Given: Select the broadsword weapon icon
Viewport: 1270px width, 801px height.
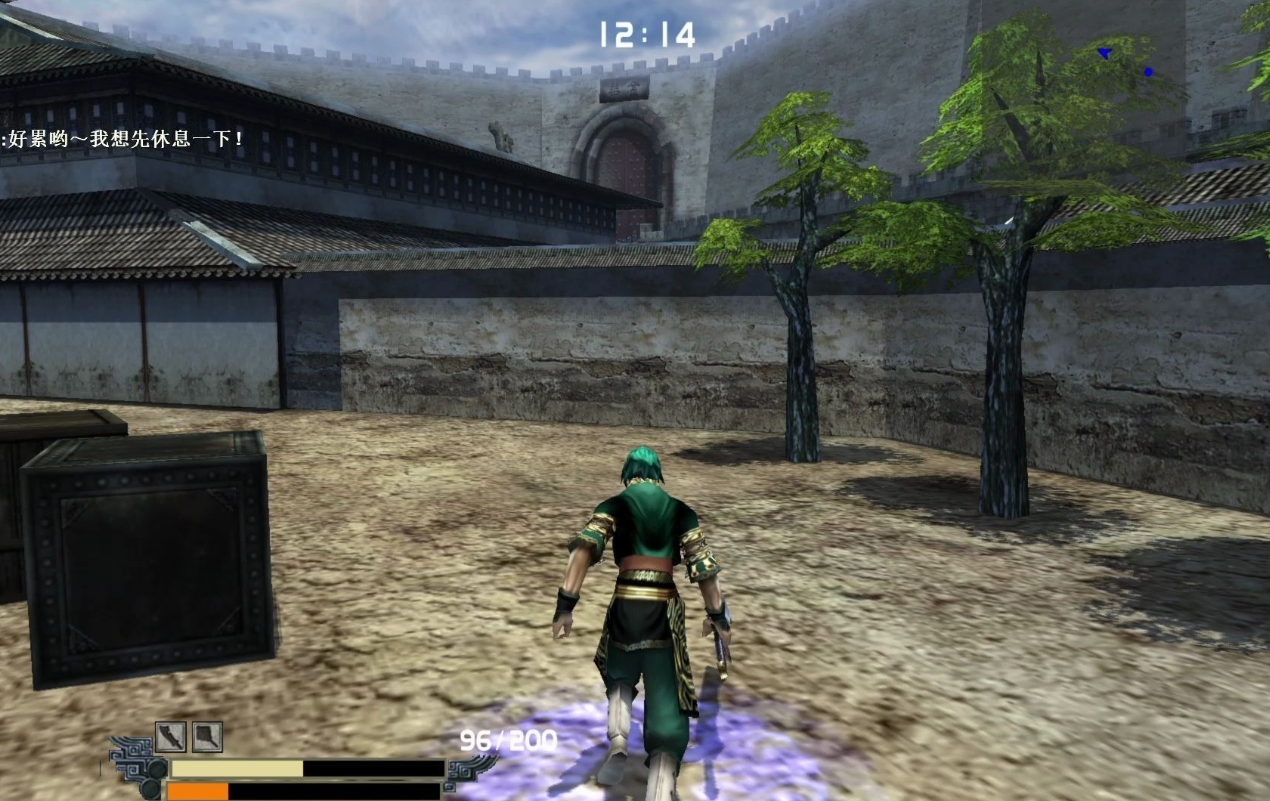Looking at the screenshot, I should point(171,737).
